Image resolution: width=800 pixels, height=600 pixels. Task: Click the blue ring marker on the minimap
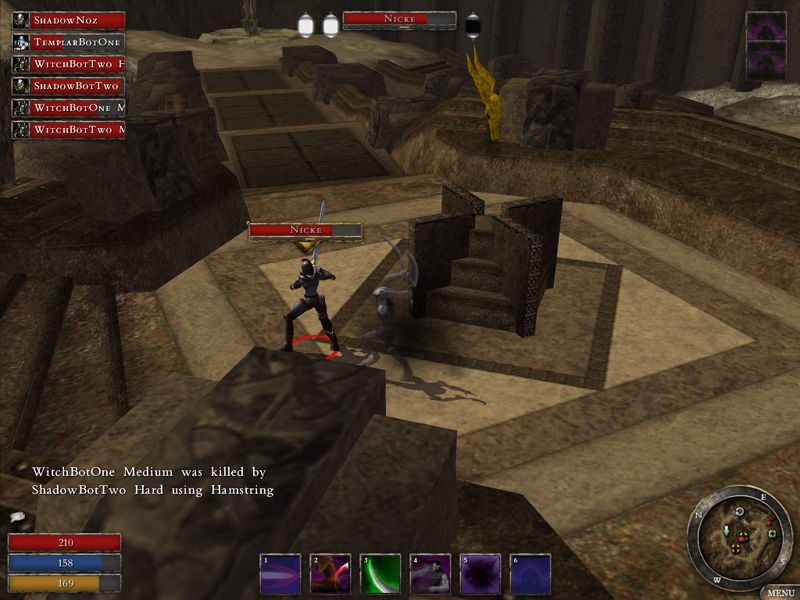pyautogui.click(x=738, y=512)
